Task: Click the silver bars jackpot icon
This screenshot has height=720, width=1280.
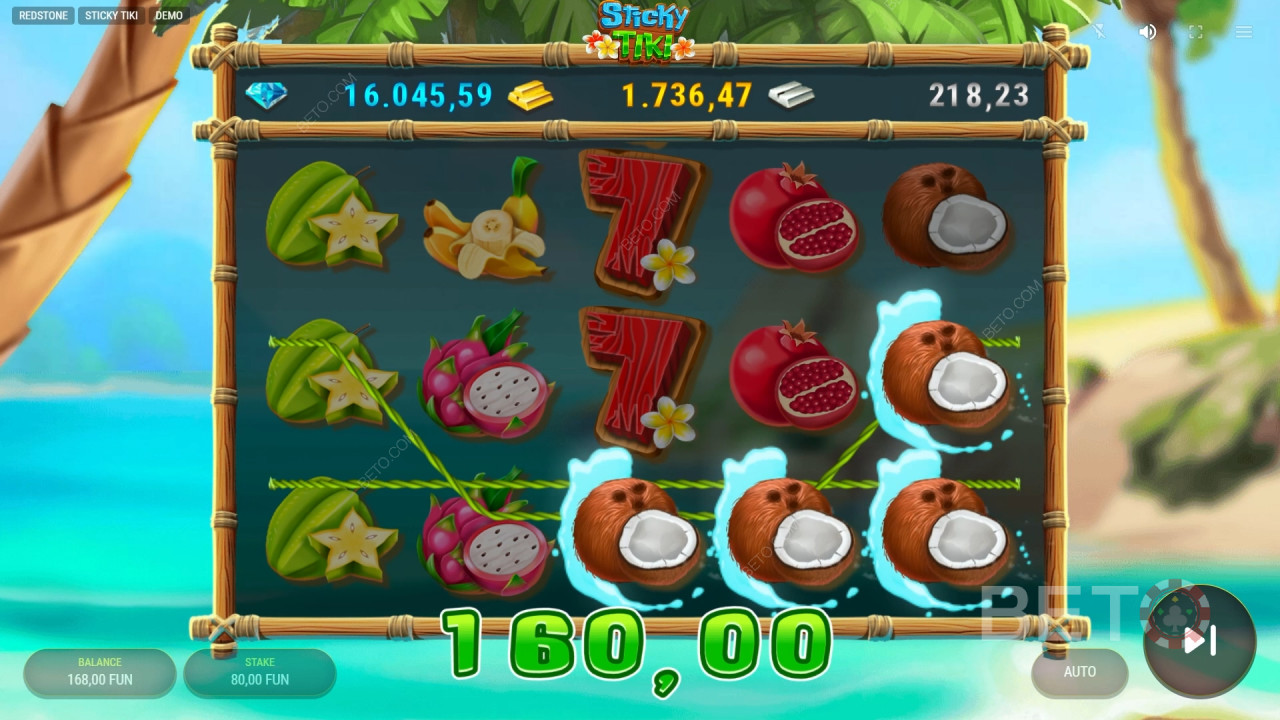Action: point(790,94)
